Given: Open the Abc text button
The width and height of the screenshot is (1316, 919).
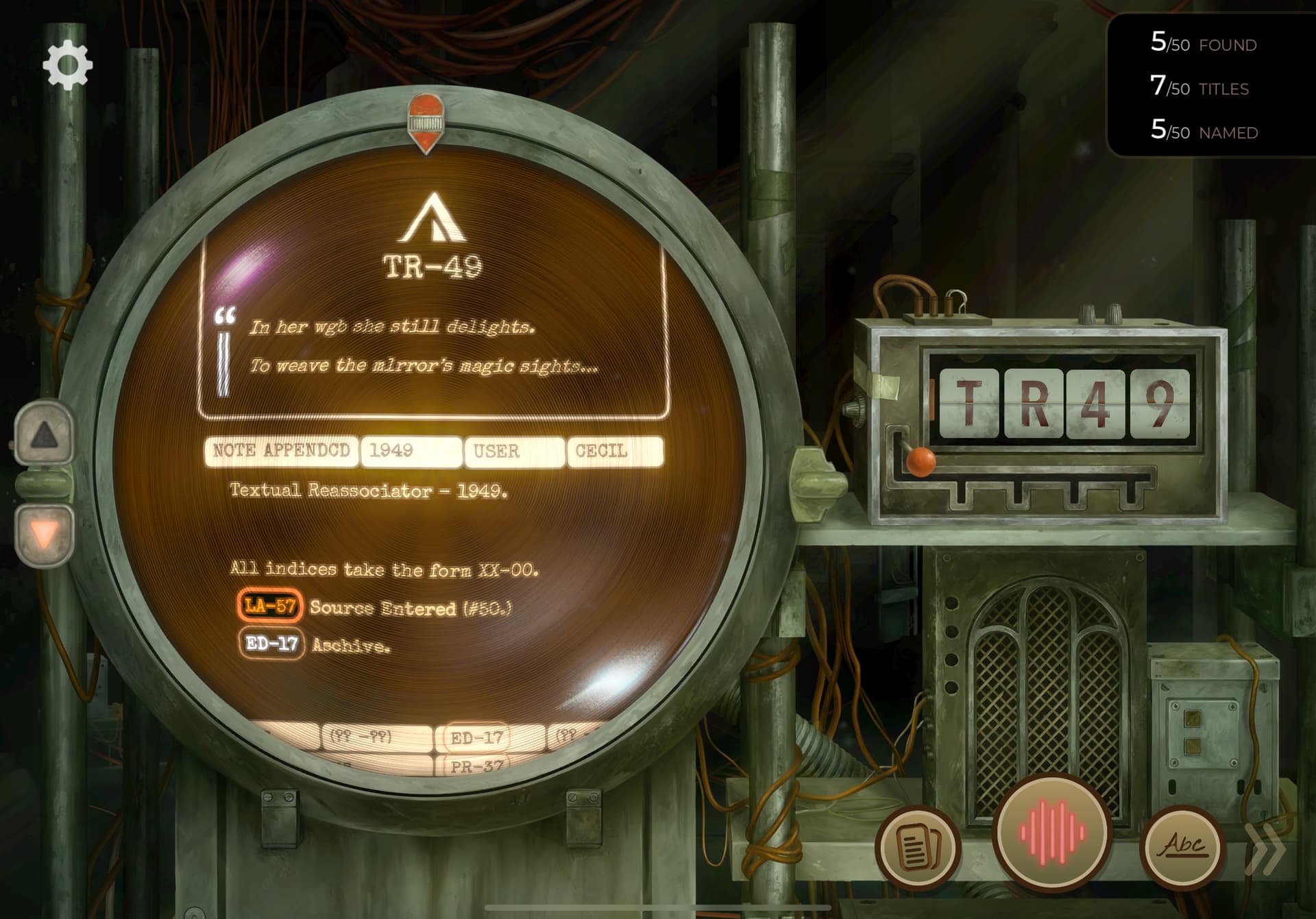Looking at the screenshot, I should pyautogui.click(x=1182, y=846).
